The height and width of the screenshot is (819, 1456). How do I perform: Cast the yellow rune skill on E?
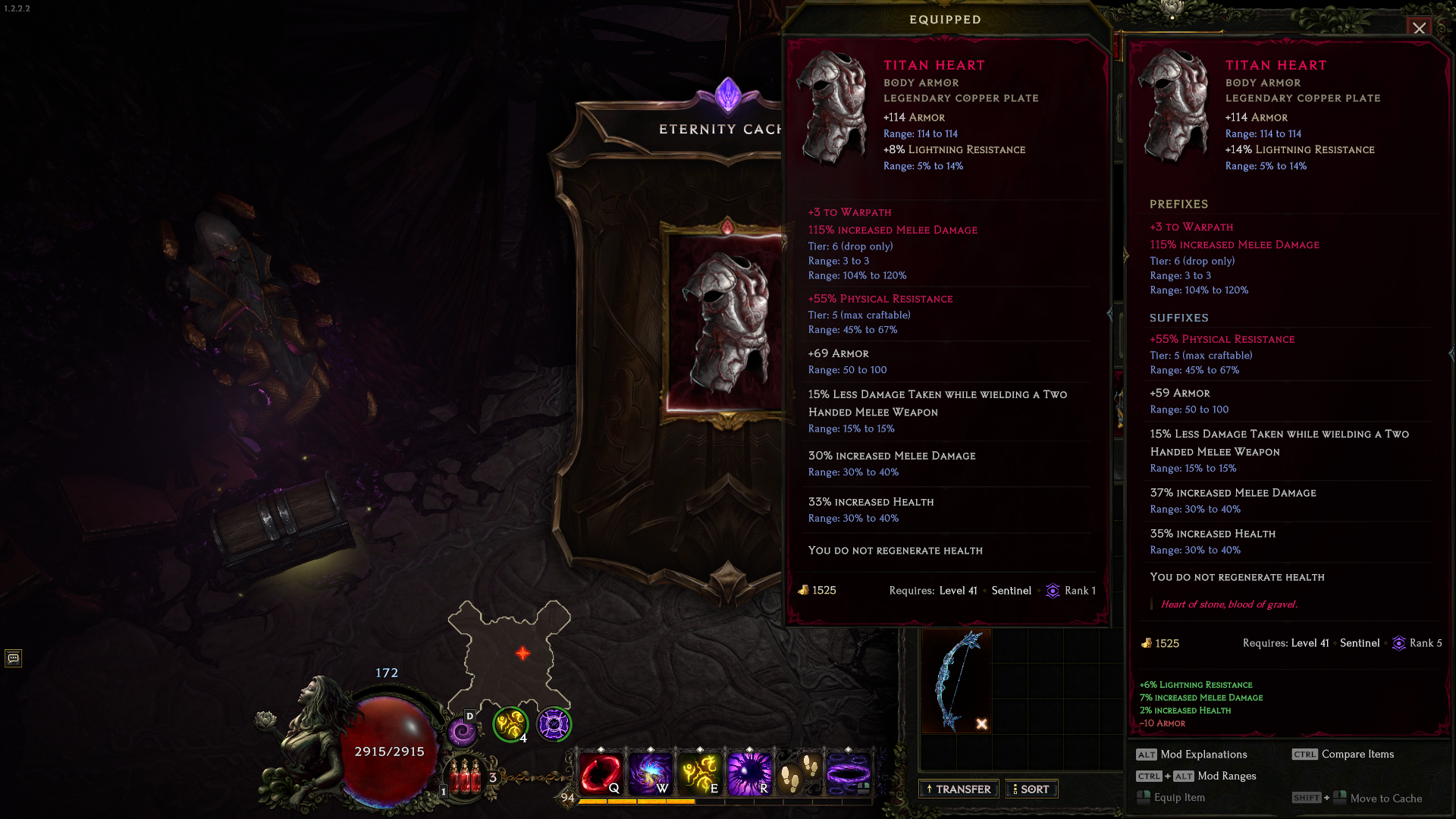pyautogui.click(x=700, y=773)
